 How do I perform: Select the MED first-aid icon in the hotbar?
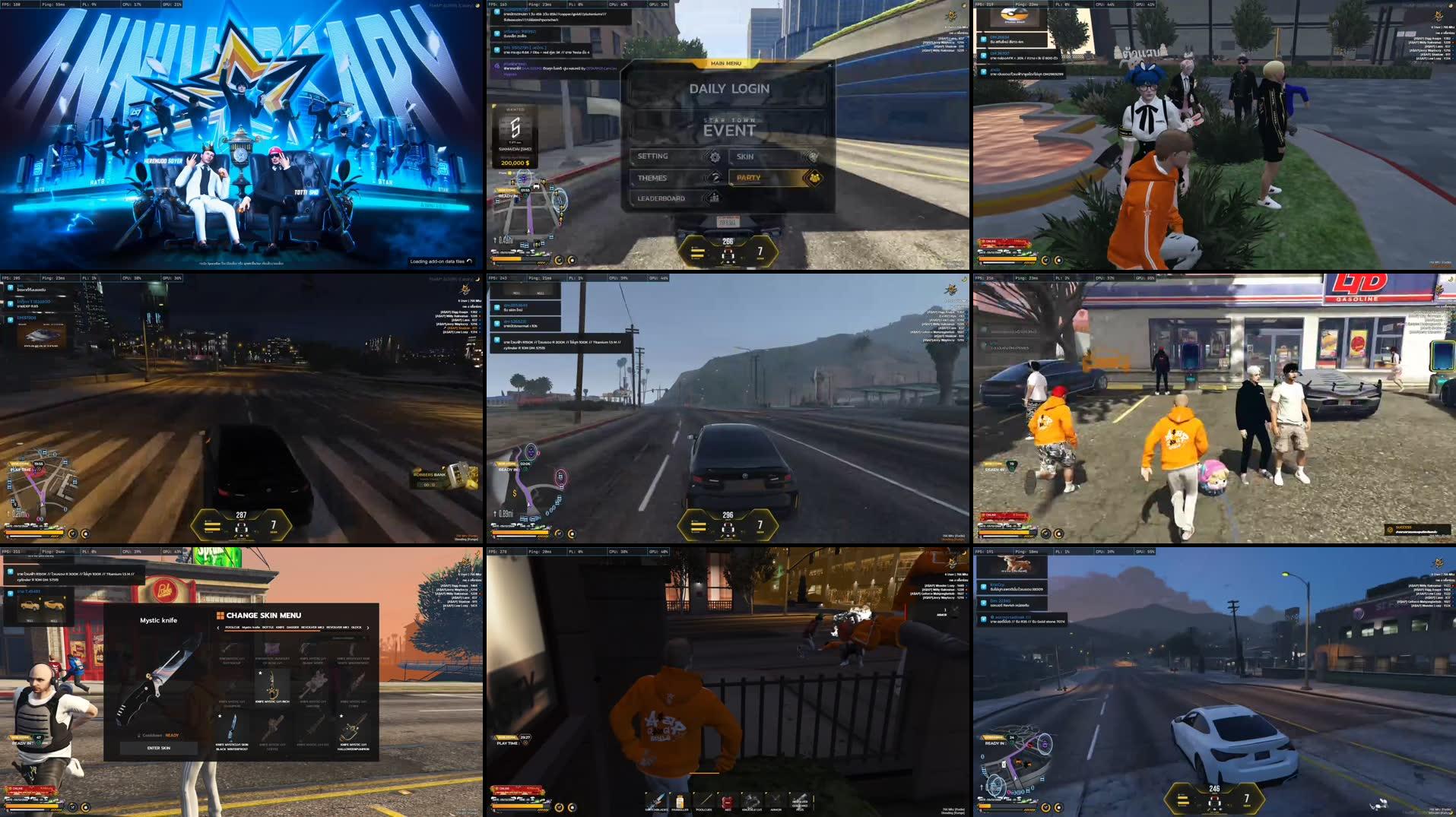[x=728, y=801]
